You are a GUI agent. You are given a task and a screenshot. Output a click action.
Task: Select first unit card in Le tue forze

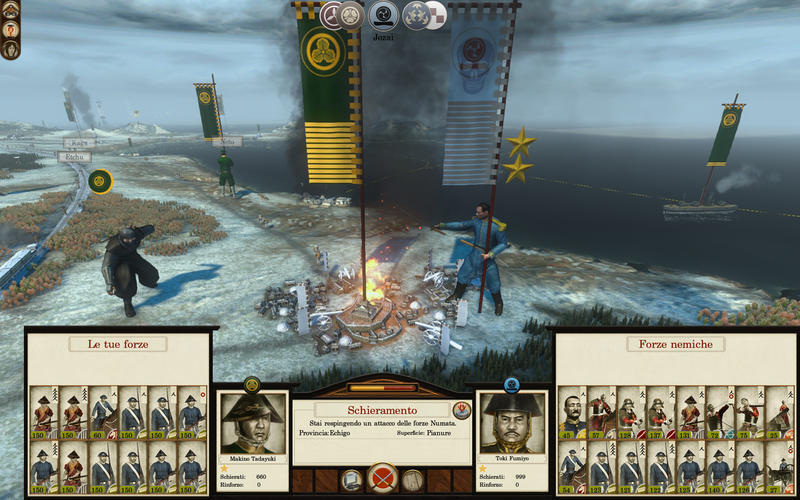point(42,411)
